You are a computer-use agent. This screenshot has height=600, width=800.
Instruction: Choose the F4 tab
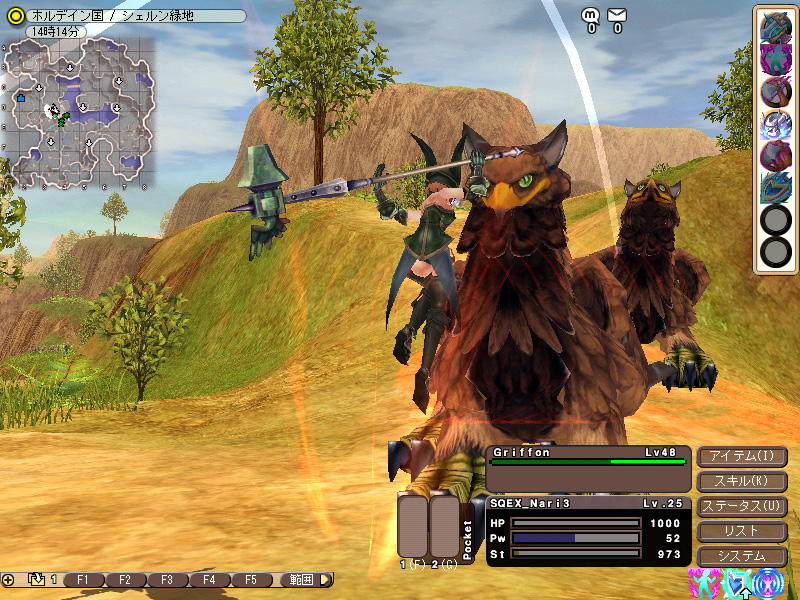209,580
